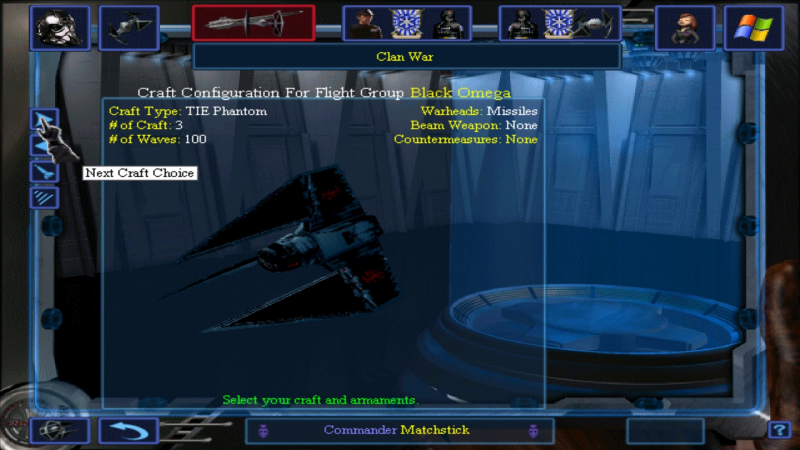Open the pilot helmet icon at top-left
Screen dimensions: 800x450
[x=59, y=27]
